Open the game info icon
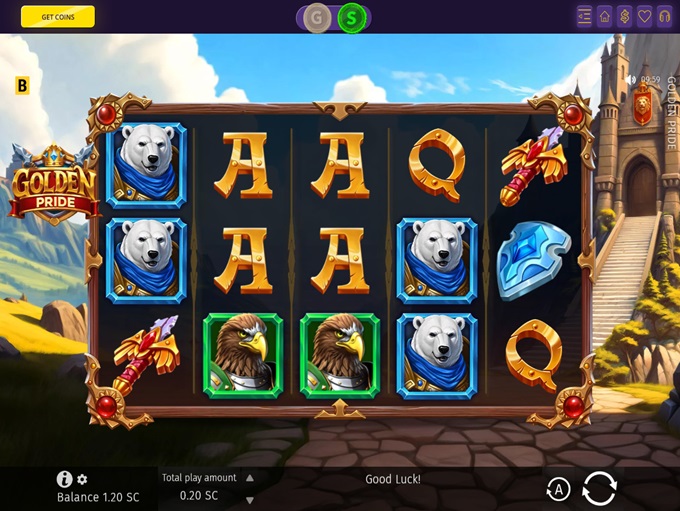Image resolution: width=680 pixels, height=511 pixels. 65,479
